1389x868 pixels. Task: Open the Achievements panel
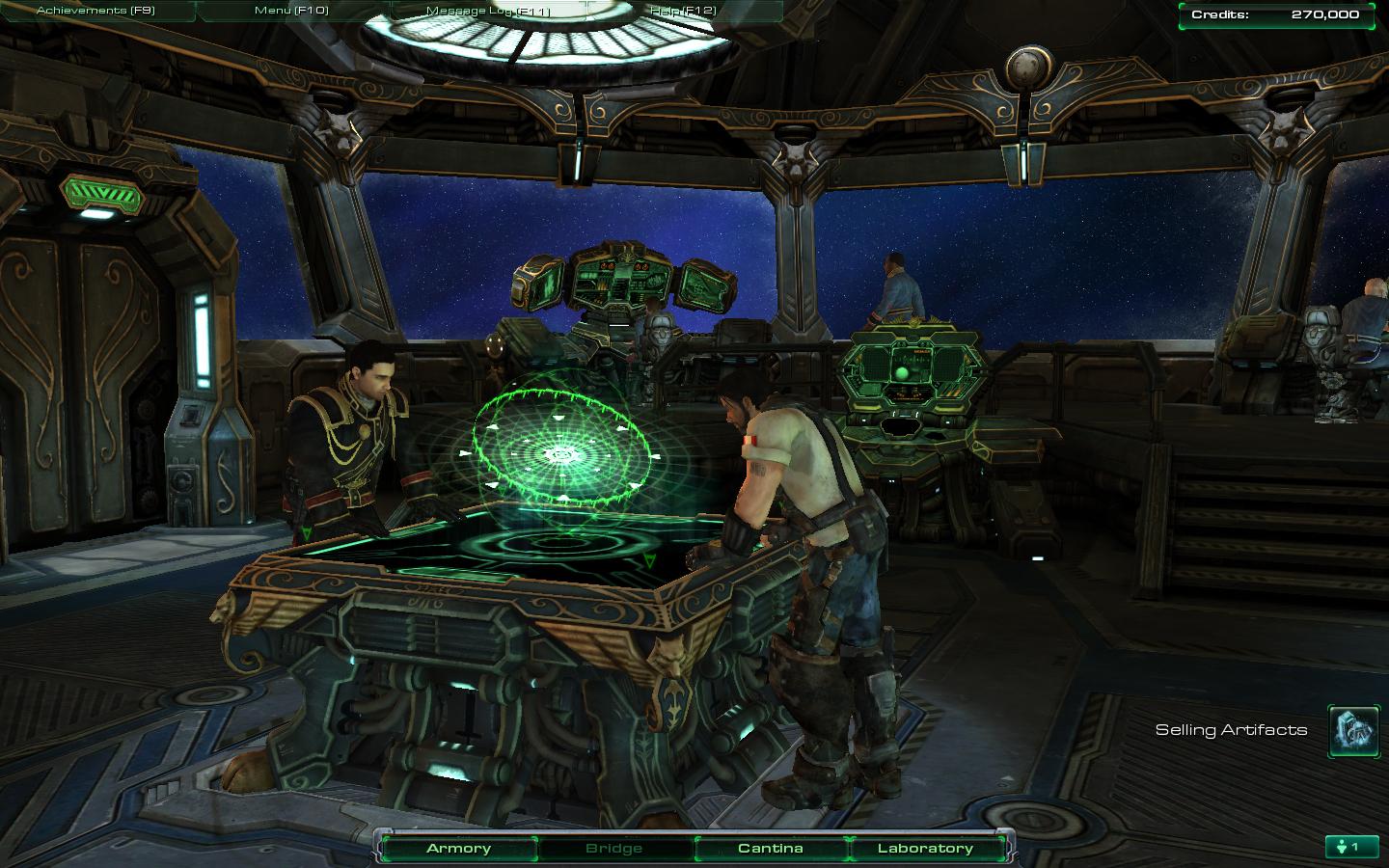click(95, 11)
